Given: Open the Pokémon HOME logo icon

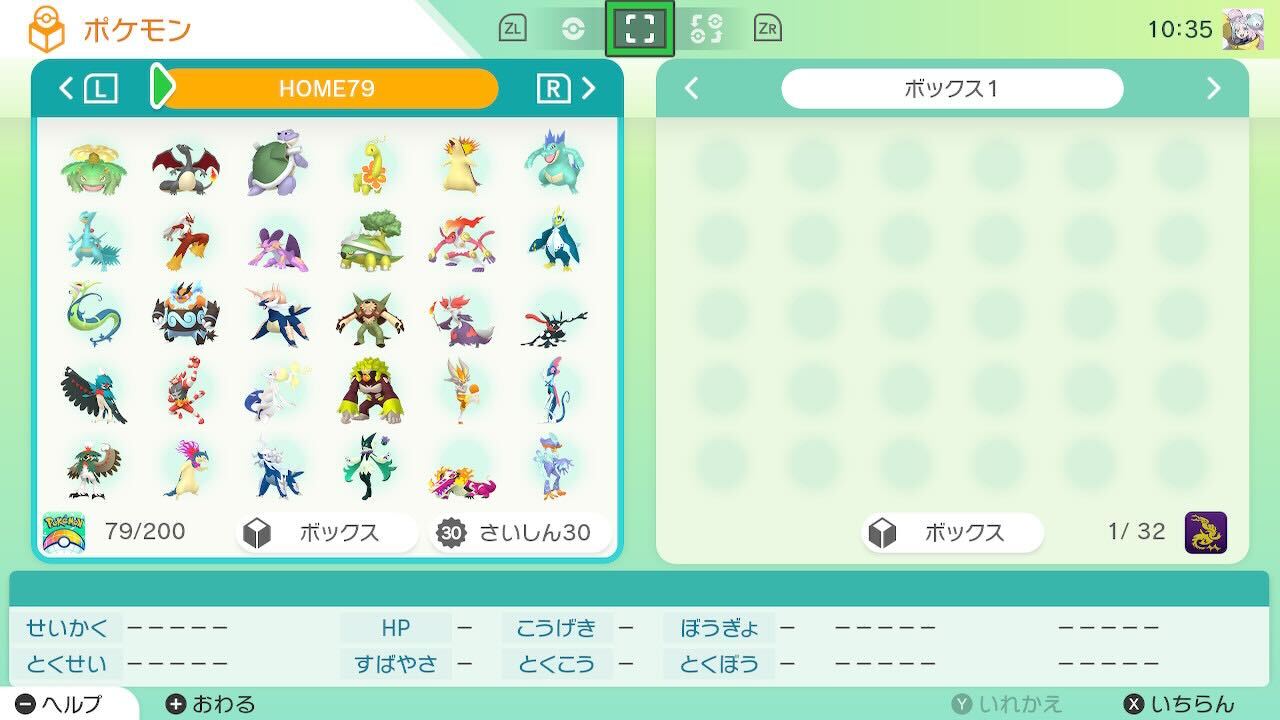Looking at the screenshot, I should pyautogui.click(x=45, y=27).
